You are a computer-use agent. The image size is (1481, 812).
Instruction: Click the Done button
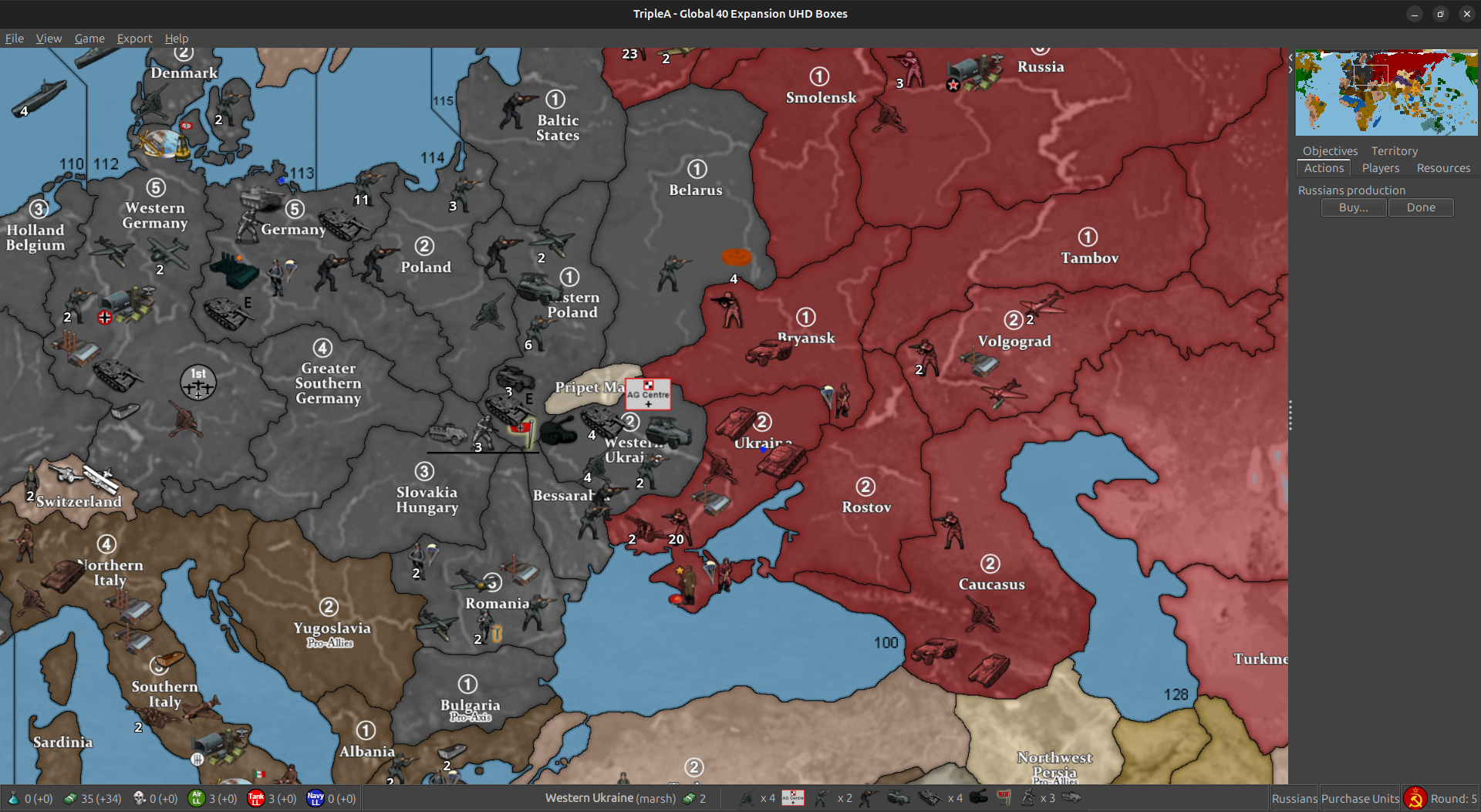(1421, 207)
